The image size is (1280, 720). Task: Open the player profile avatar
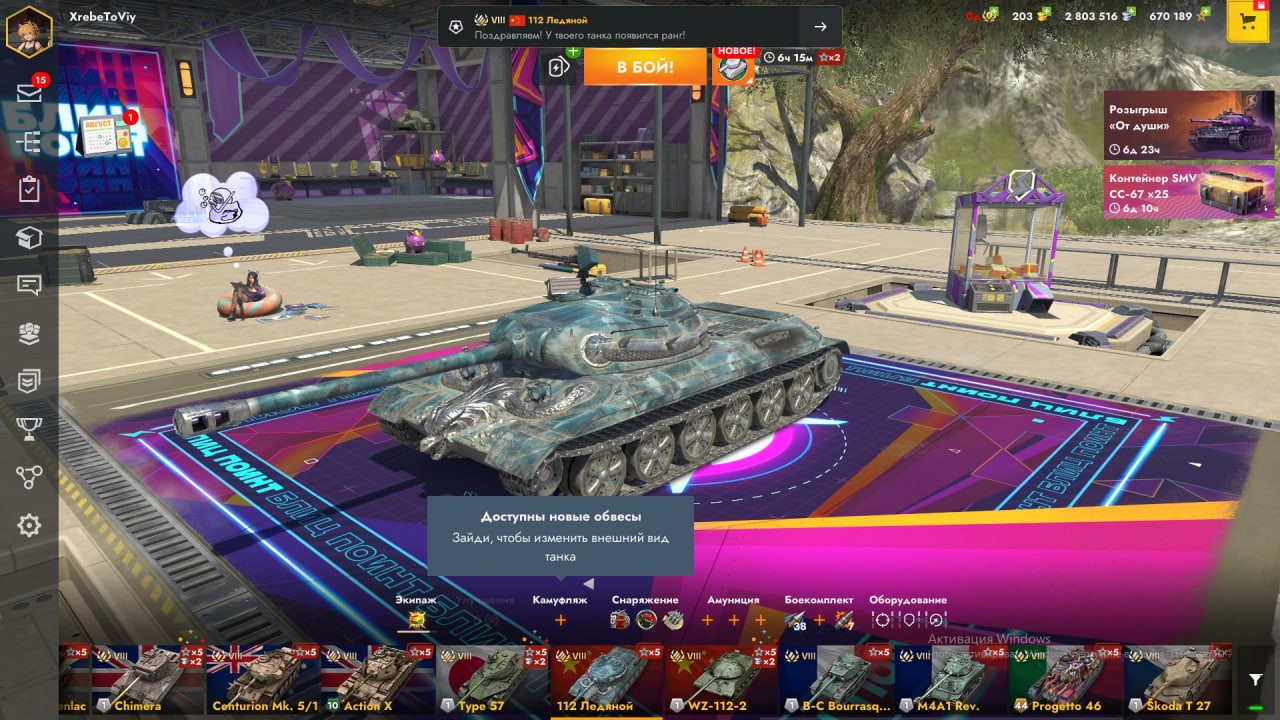tap(29, 31)
